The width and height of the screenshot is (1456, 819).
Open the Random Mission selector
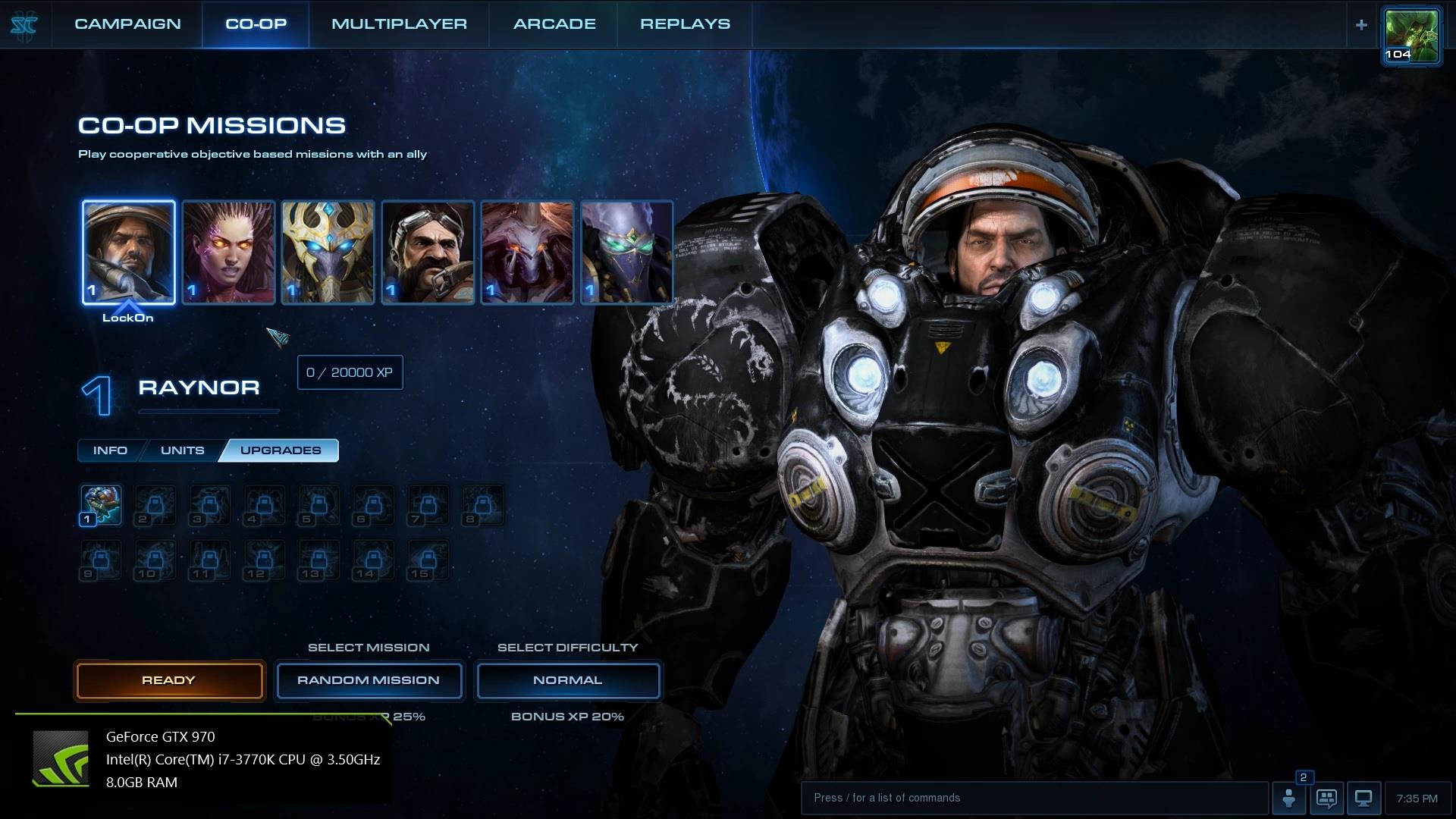pos(369,680)
